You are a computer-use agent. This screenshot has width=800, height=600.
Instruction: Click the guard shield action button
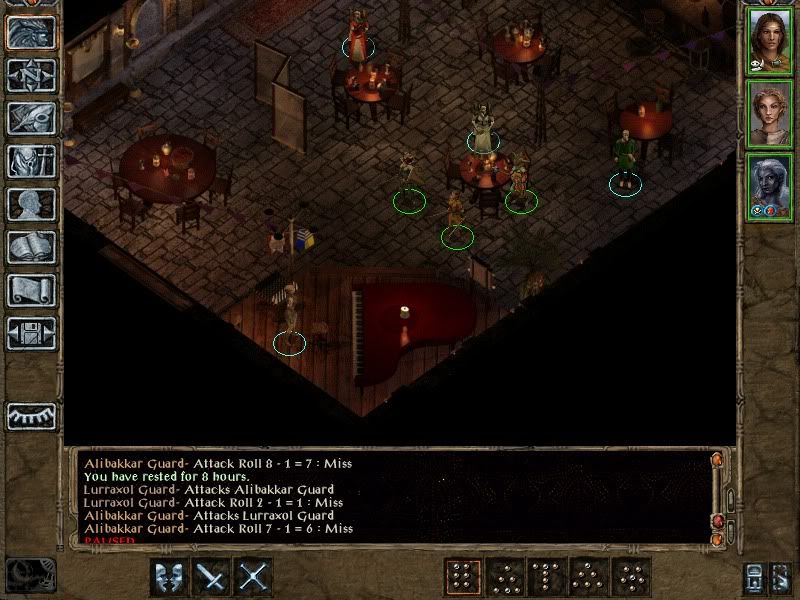170,577
